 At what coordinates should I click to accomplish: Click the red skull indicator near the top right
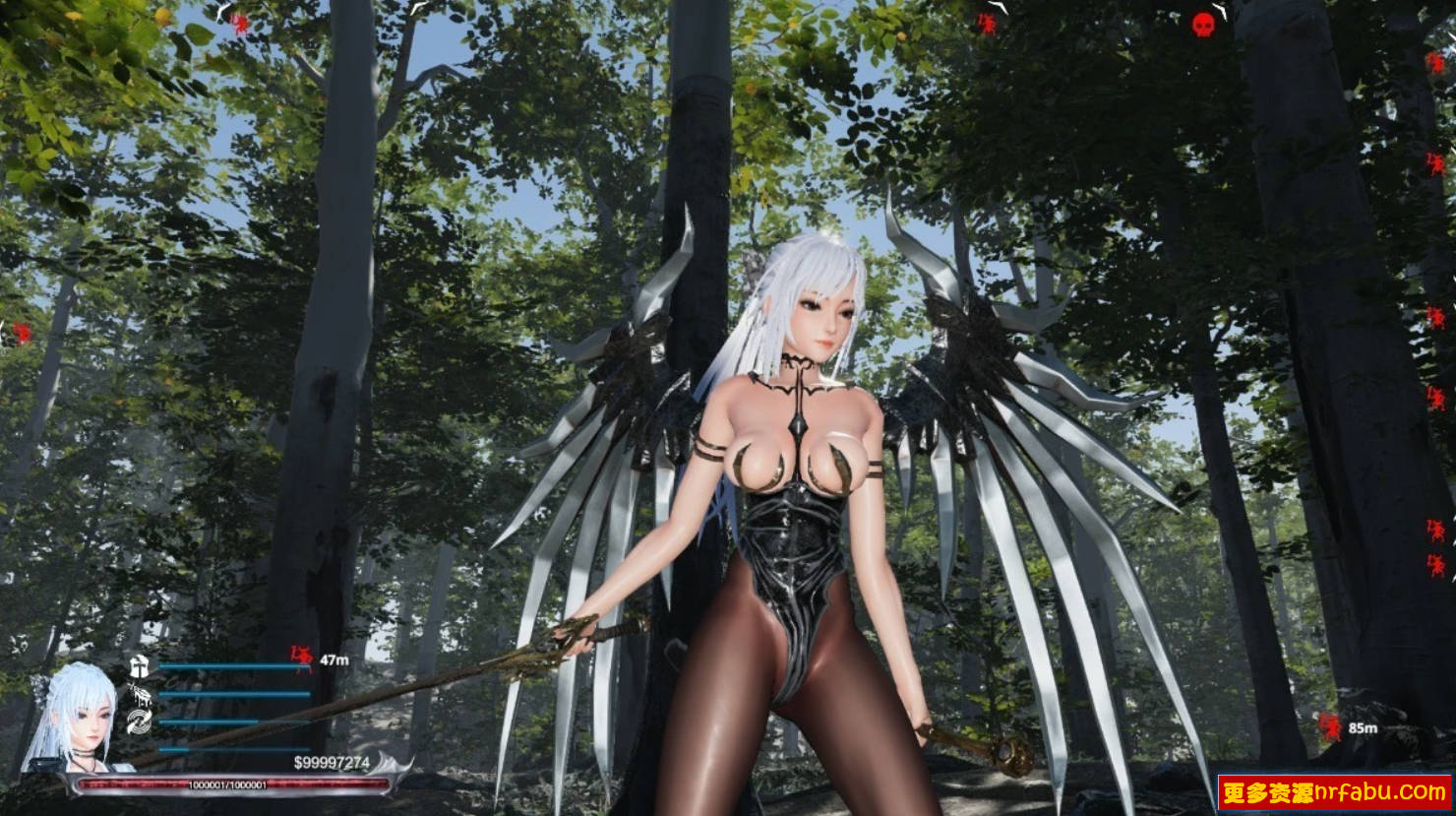(1202, 26)
